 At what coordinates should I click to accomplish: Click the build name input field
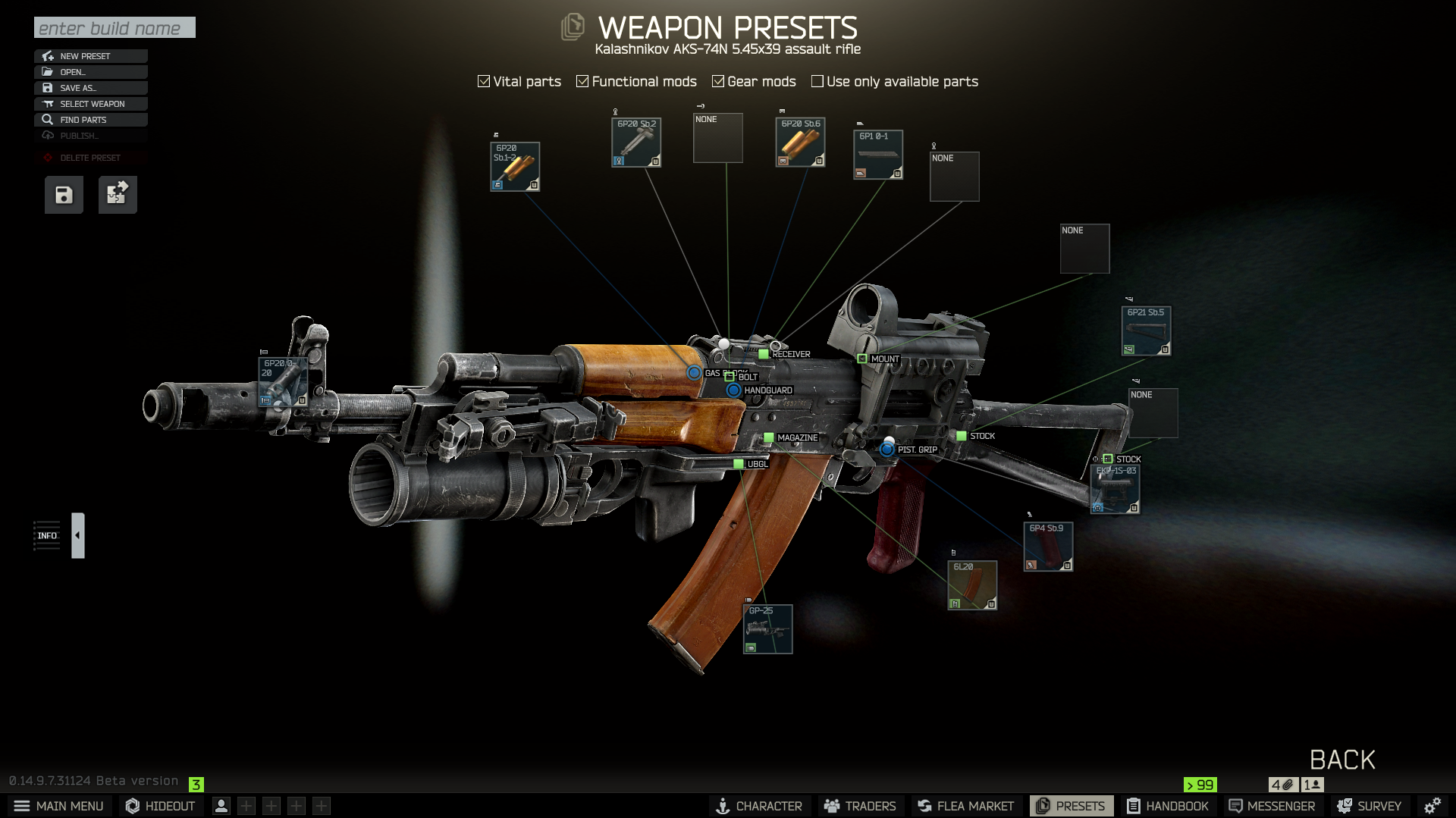(x=115, y=28)
